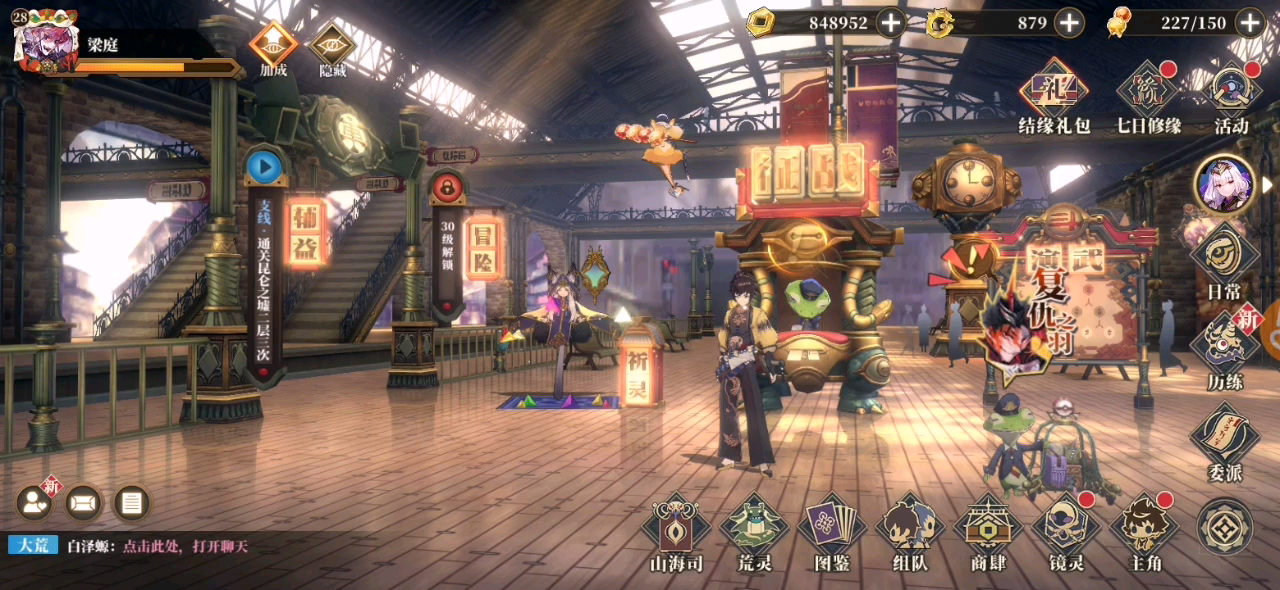Open the 镜灵 mirror spirit menu
This screenshot has height=590, width=1280.
[1066, 532]
